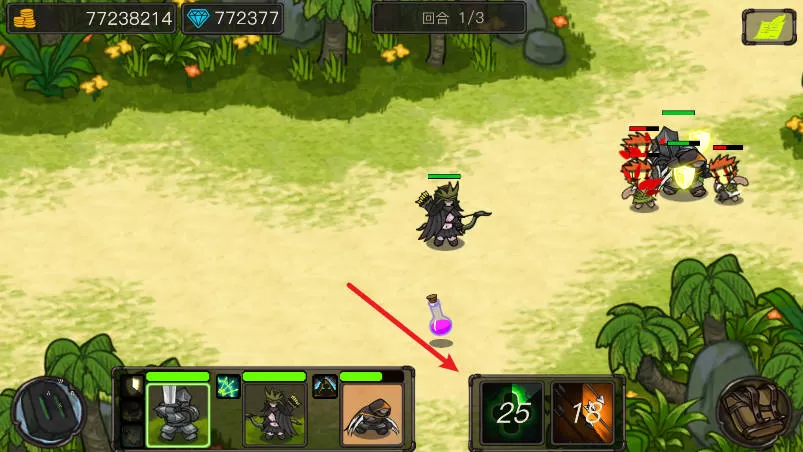The height and width of the screenshot is (452, 803).
Task: Click the gold coins counter icon
Action: point(23,18)
